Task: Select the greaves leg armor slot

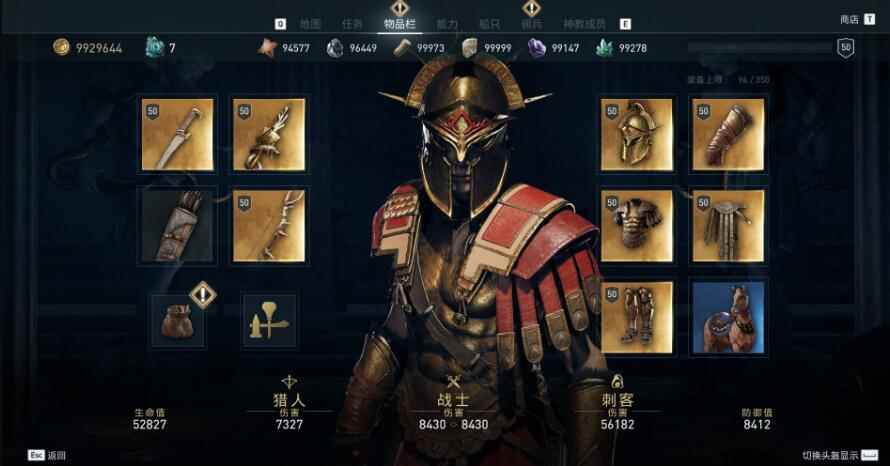Action: coord(636,316)
